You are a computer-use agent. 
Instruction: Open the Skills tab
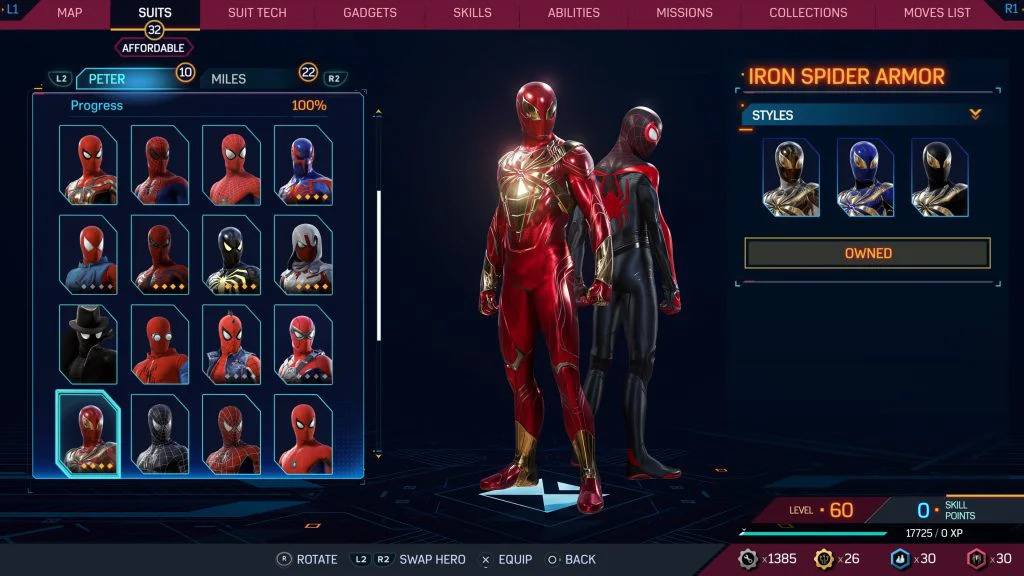[472, 13]
